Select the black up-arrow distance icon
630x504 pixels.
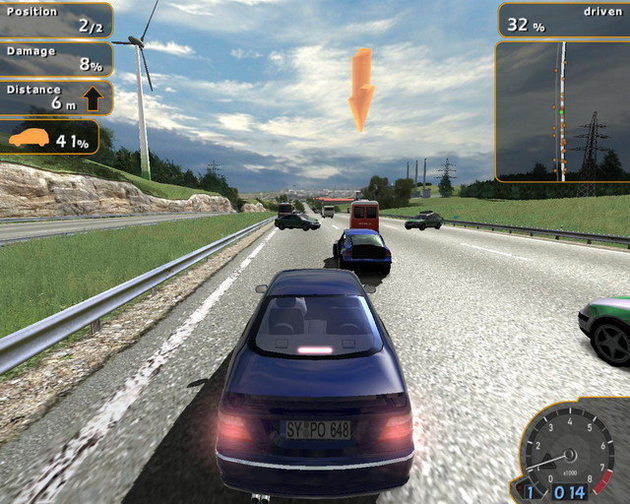coord(92,98)
